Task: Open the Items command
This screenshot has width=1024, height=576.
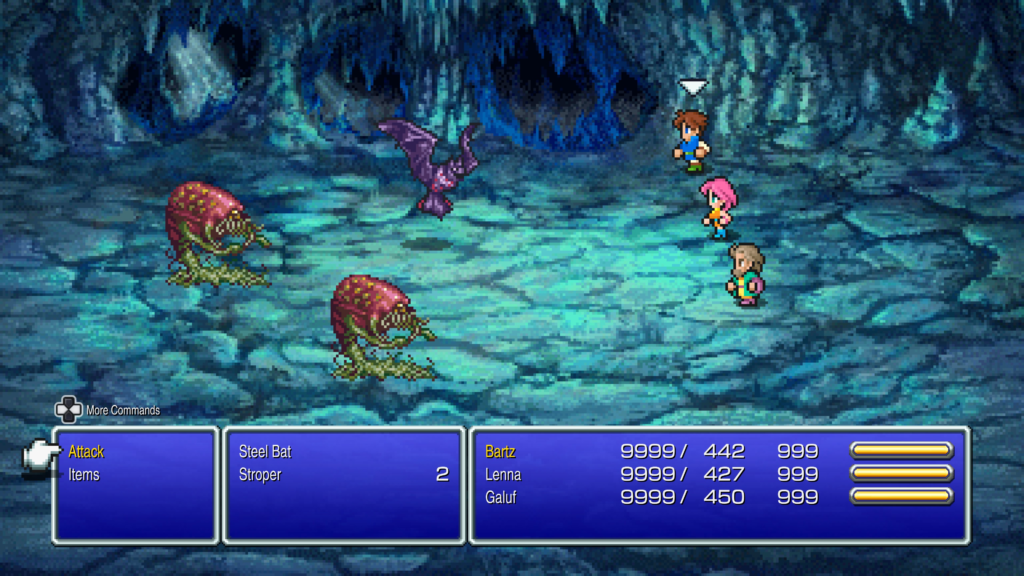Action: 84,475
